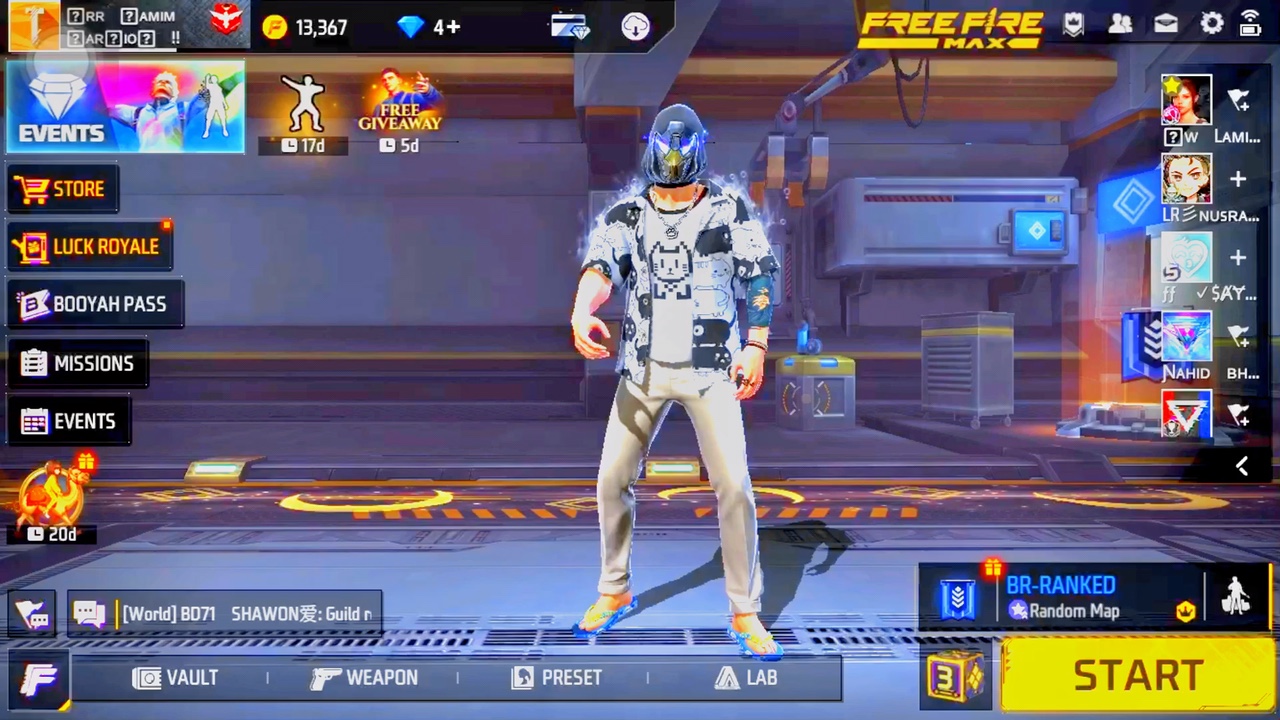Open the settings gear icon
This screenshot has height=720, width=1280.
[x=1212, y=24]
